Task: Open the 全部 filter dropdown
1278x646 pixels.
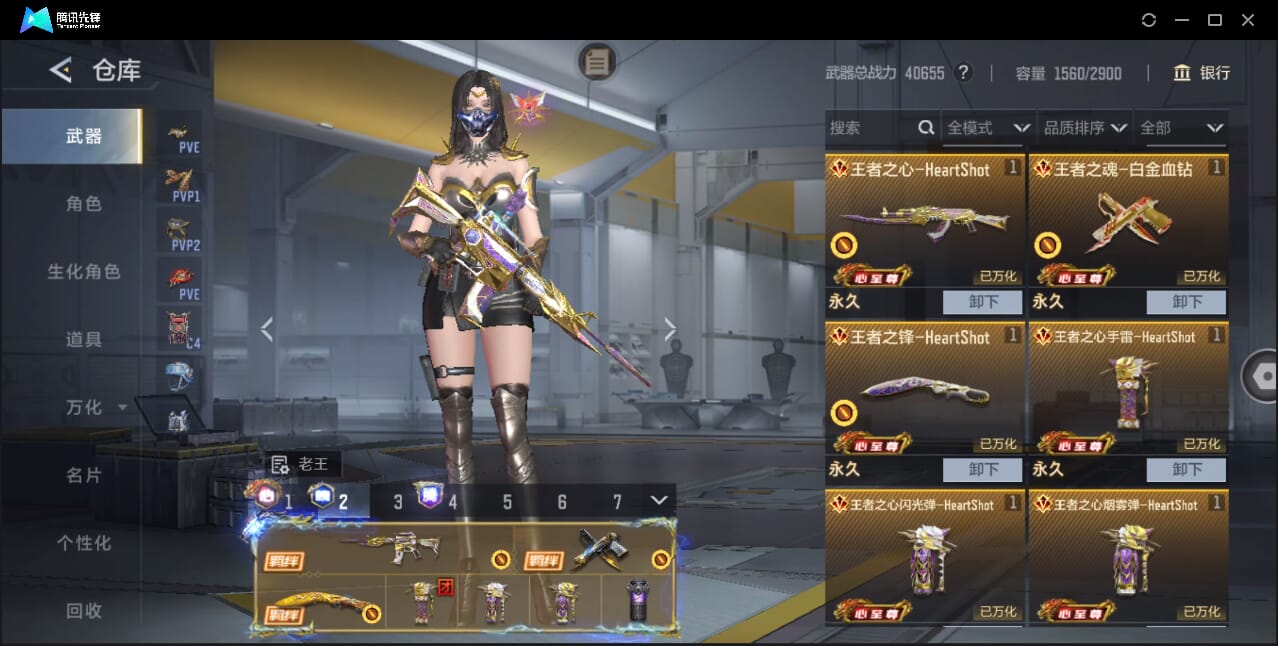Action: (x=1181, y=128)
